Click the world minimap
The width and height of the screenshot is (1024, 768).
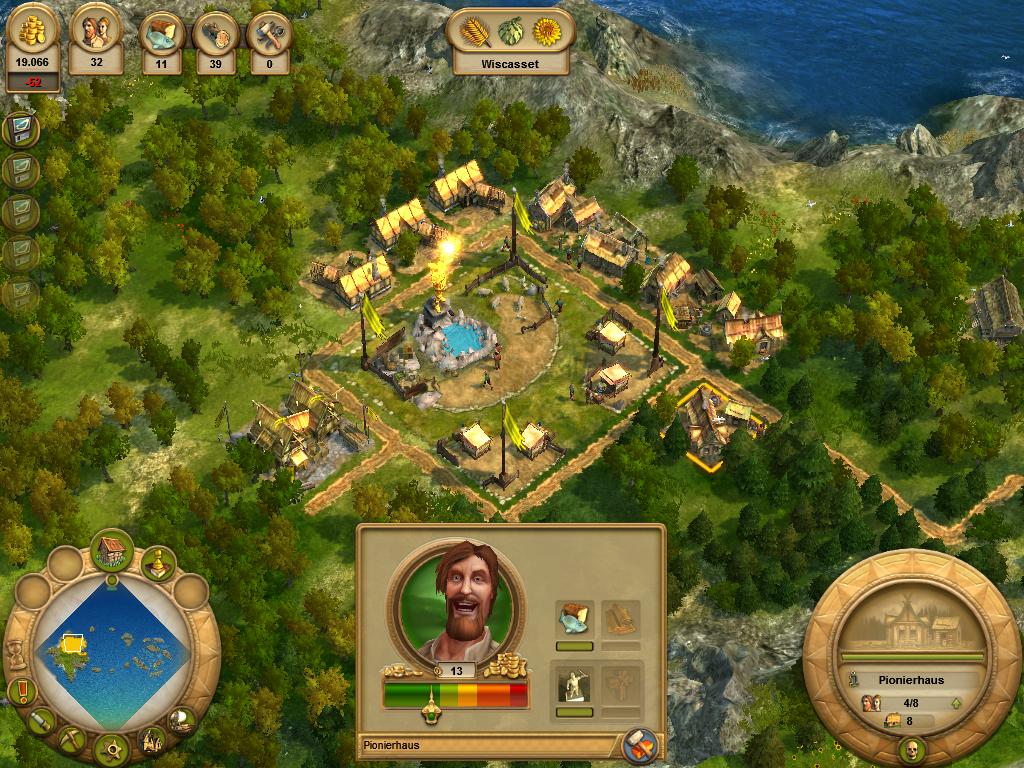pyautogui.click(x=110, y=649)
